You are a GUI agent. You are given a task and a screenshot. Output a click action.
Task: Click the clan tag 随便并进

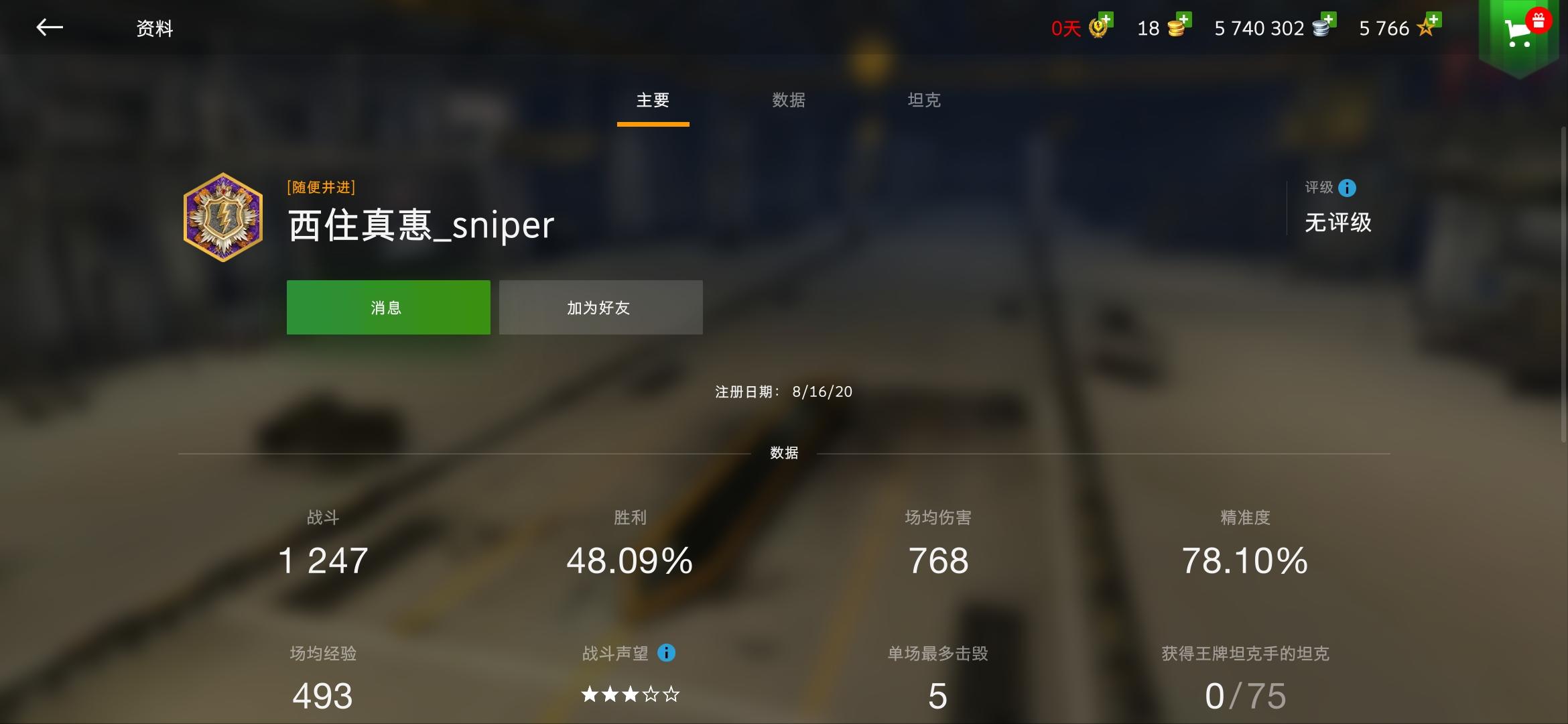pos(321,187)
